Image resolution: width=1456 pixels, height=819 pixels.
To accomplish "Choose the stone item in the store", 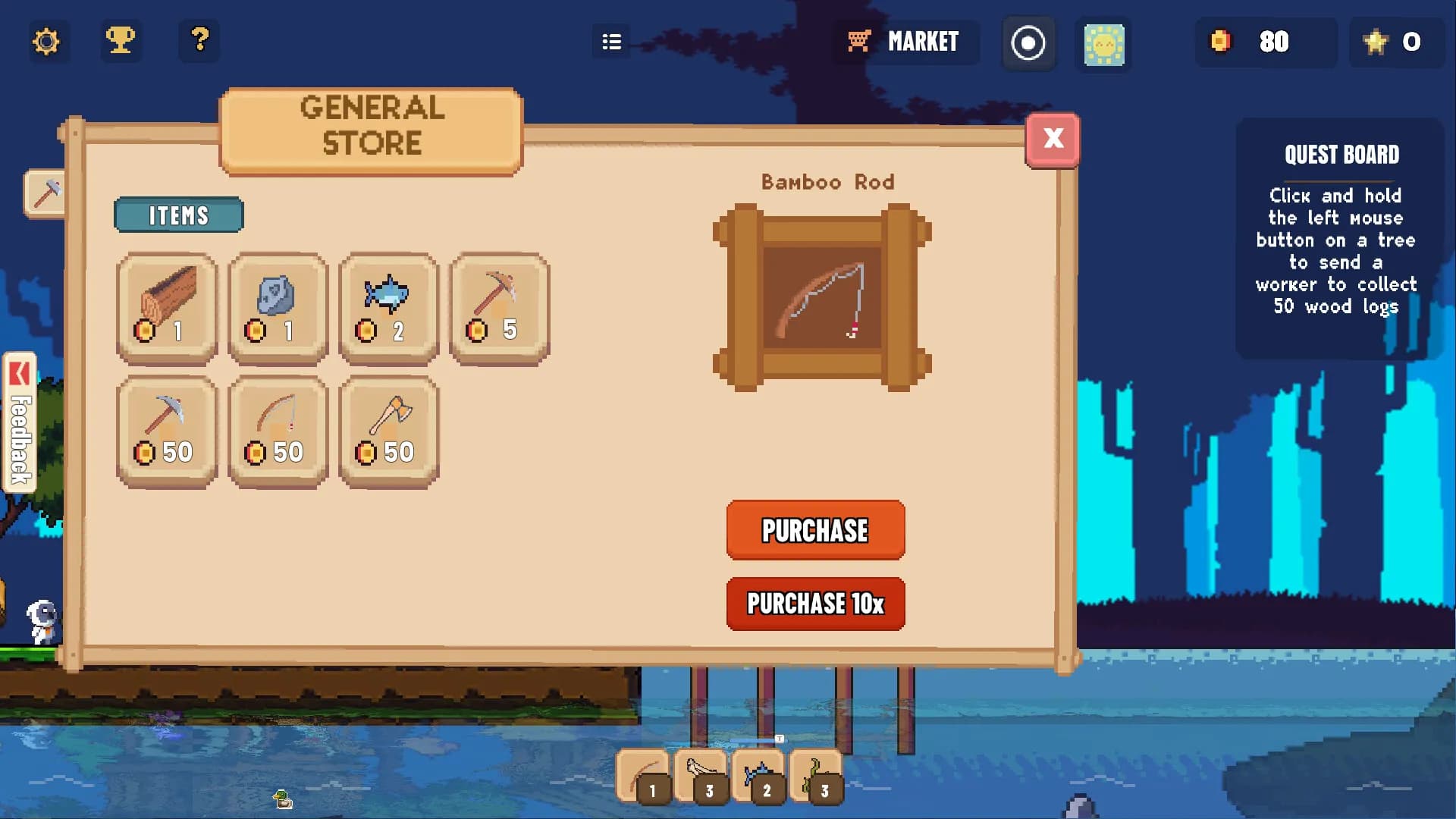I will (278, 308).
